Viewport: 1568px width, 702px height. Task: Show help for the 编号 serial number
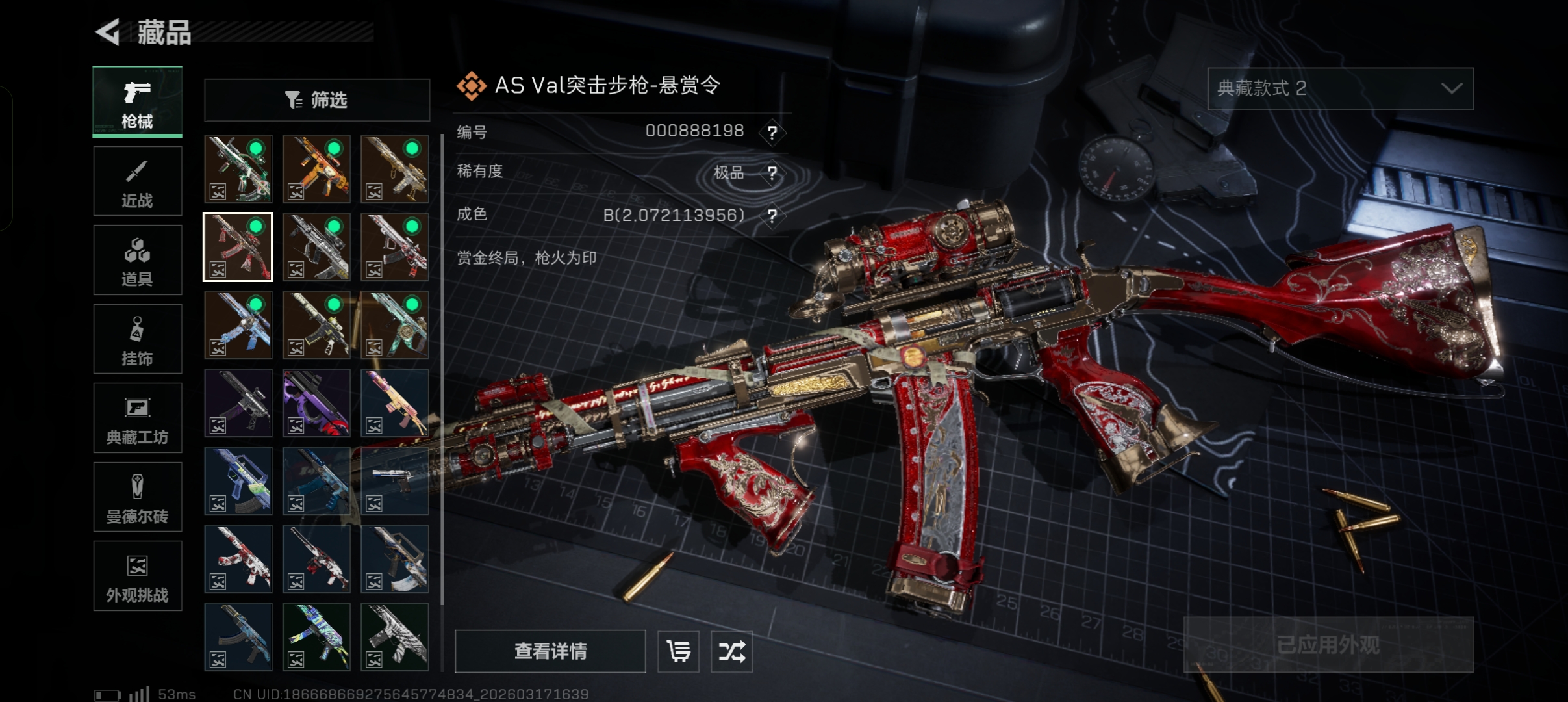pyautogui.click(x=772, y=133)
